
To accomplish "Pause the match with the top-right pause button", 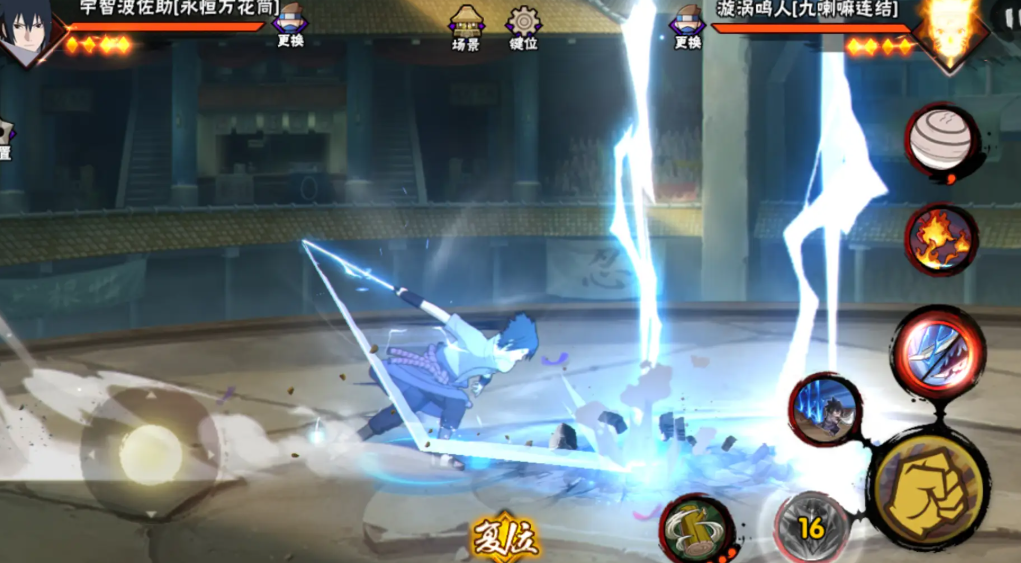I will 1008,18.
